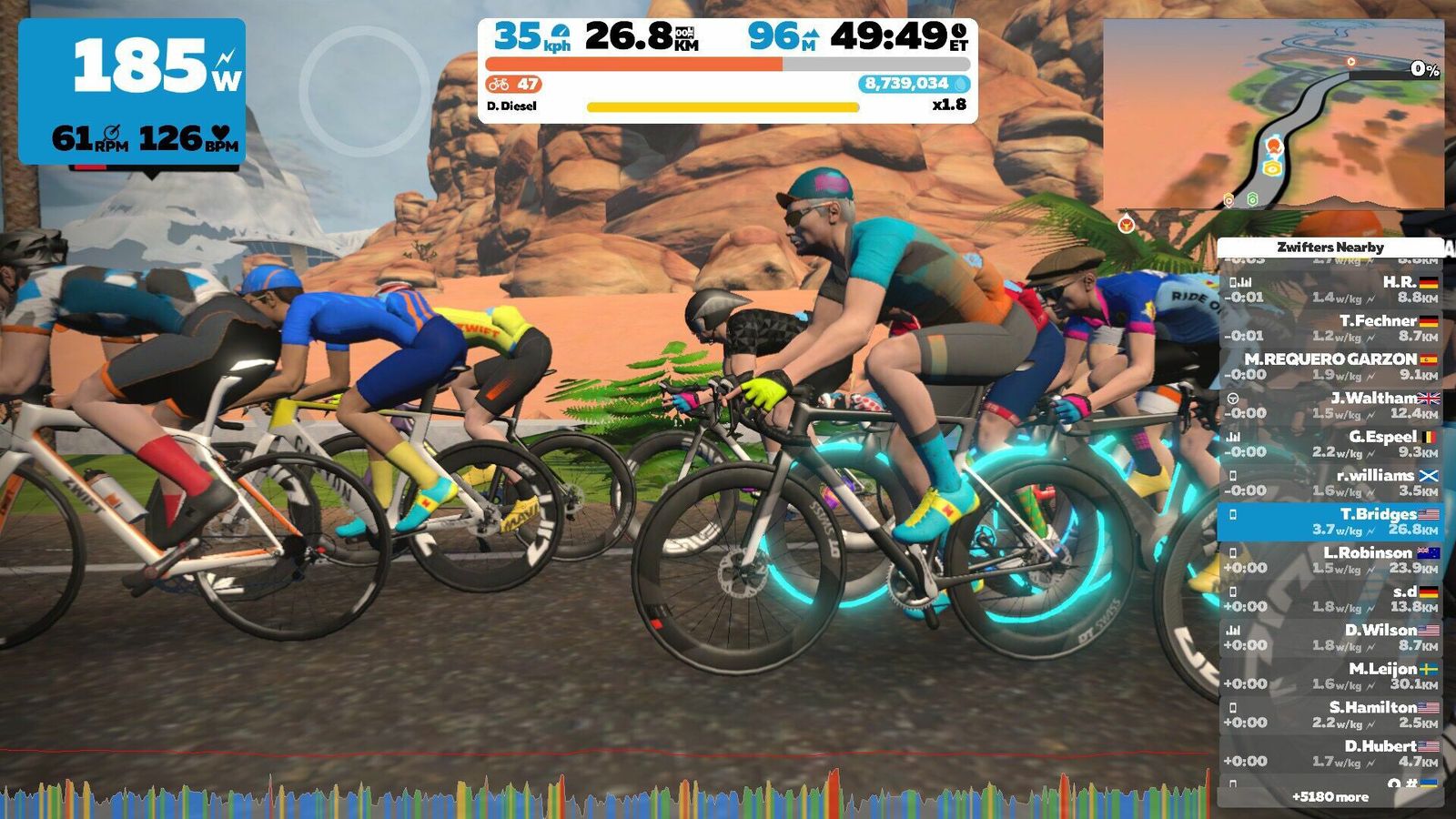Open the minimap route view
Viewport: 1456px width, 819px height.
point(1273,114)
